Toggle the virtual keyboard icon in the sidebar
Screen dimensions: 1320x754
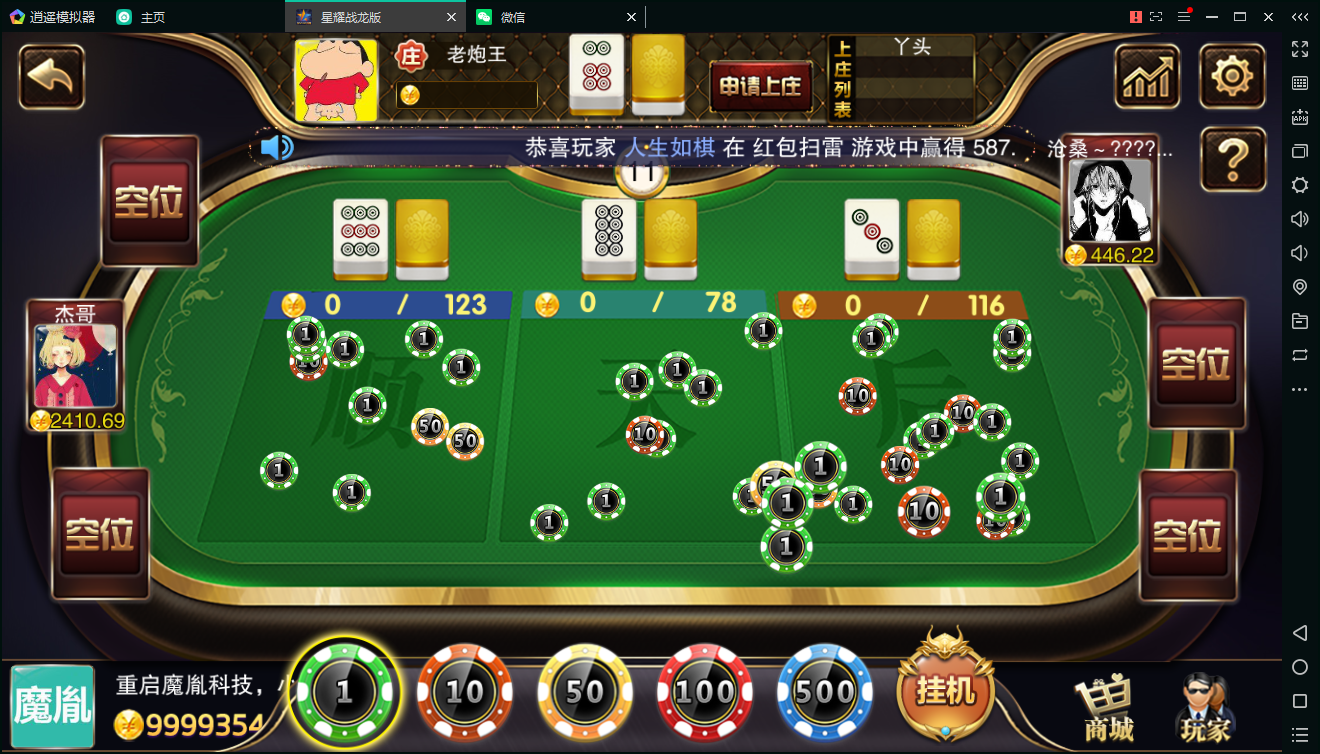(x=1299, y=82)
